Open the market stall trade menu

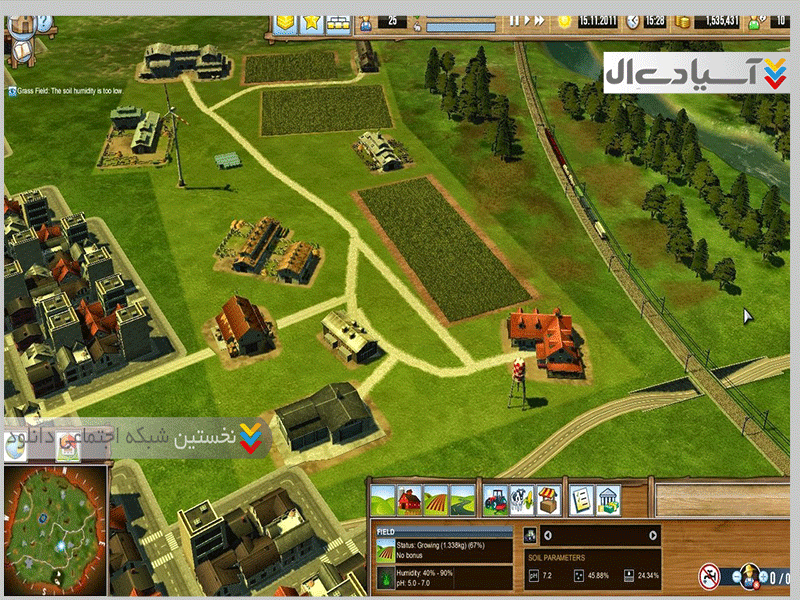tap(547, 497)
